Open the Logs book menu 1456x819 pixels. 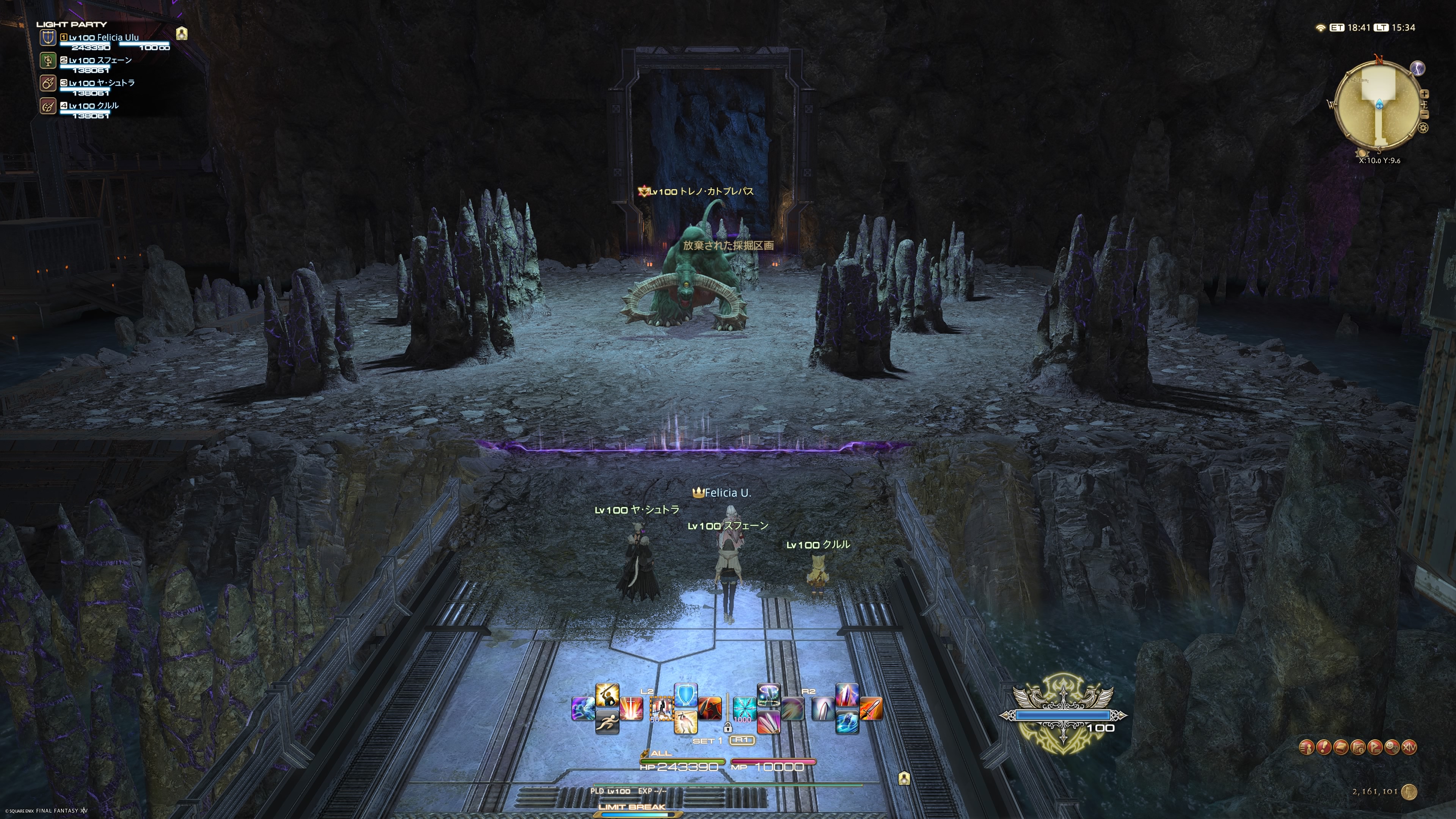point(1341,747)
